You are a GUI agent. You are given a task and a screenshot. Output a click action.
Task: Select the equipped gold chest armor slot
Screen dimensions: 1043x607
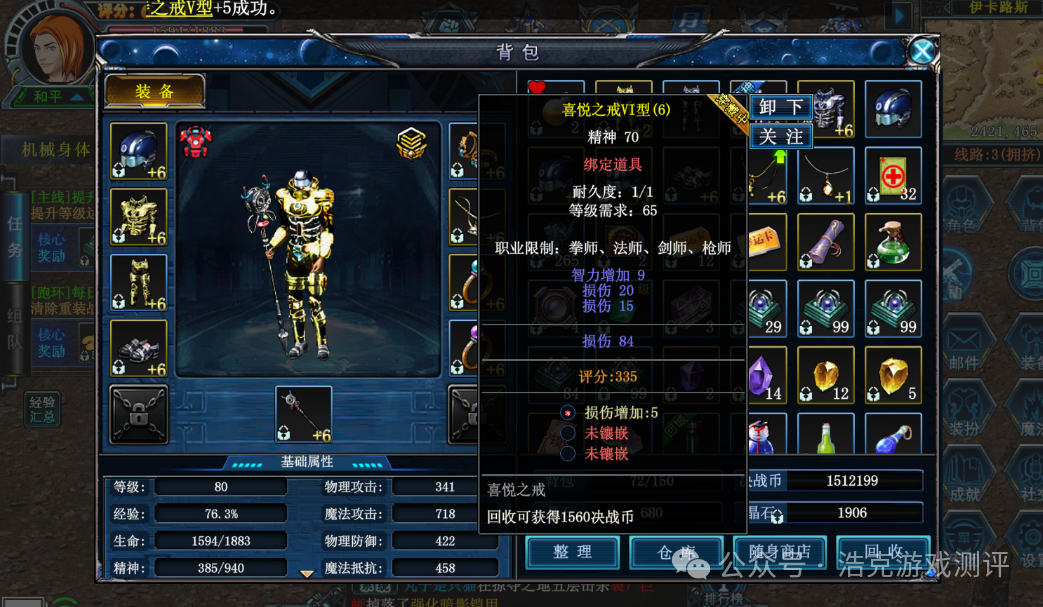pyautogui.click(x=138, y=216)
